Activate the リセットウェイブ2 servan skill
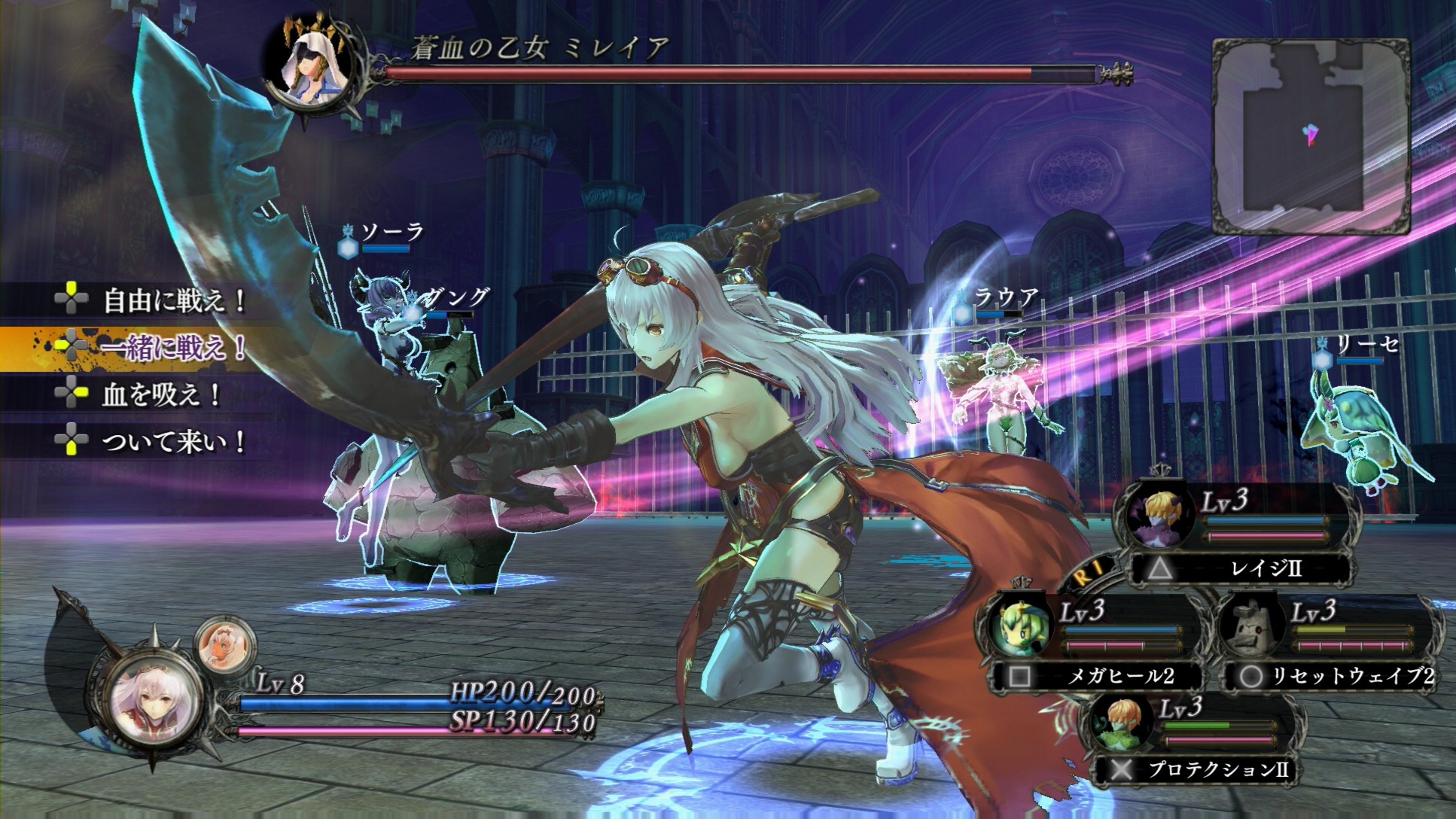This screenshot has width=1456, height=819. pyautogui.click(x=1333, y=676)
